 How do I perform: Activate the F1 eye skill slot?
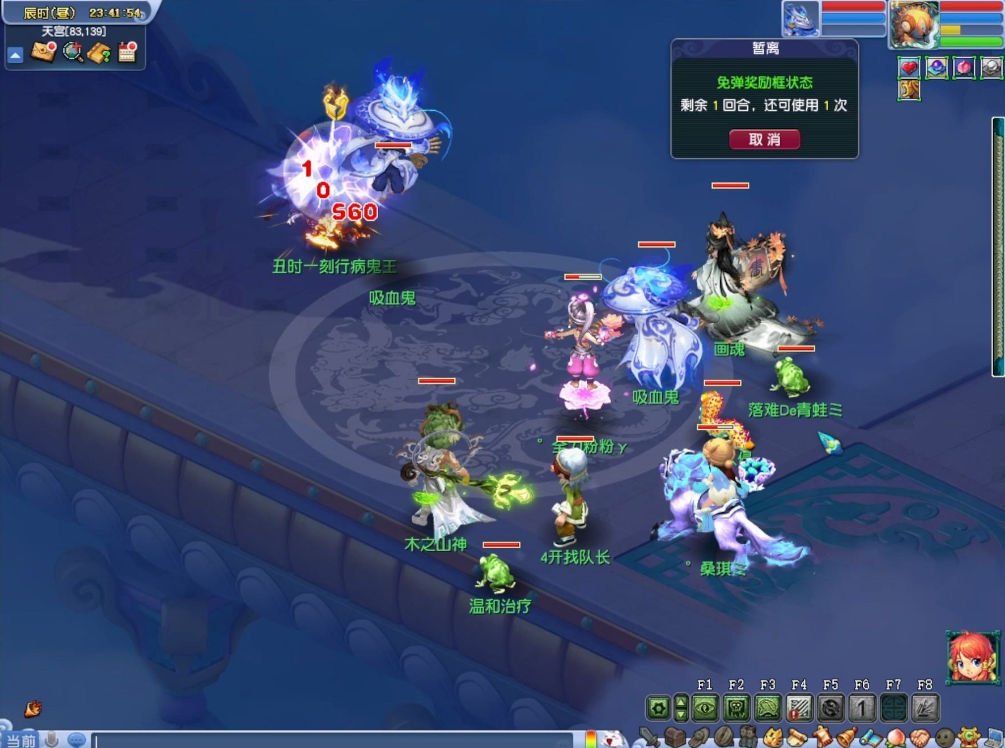[705, 708]
